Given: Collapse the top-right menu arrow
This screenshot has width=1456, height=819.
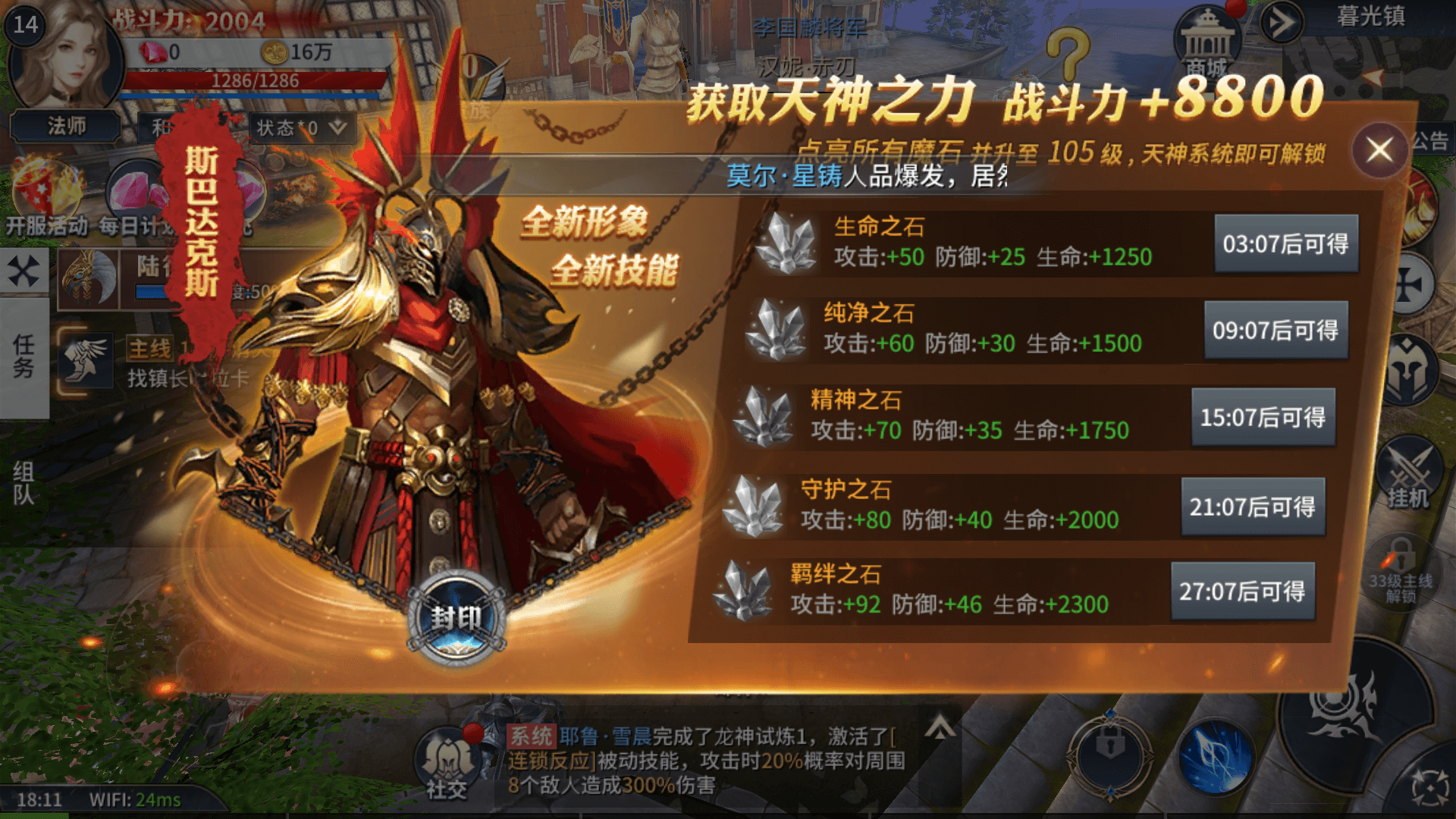Looking at the screenshot, I should pyautogui.click(x=1282, y=23).
